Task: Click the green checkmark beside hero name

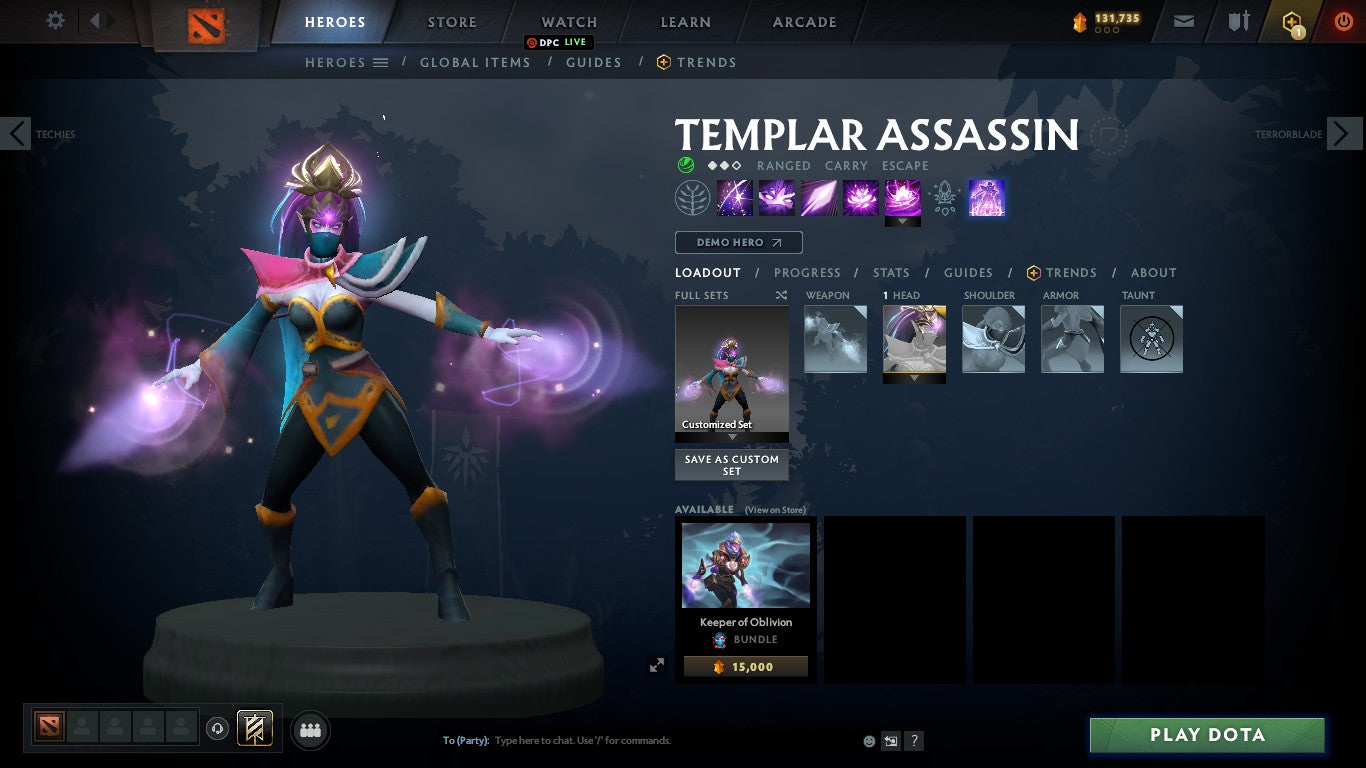Action: pos(684,165)
